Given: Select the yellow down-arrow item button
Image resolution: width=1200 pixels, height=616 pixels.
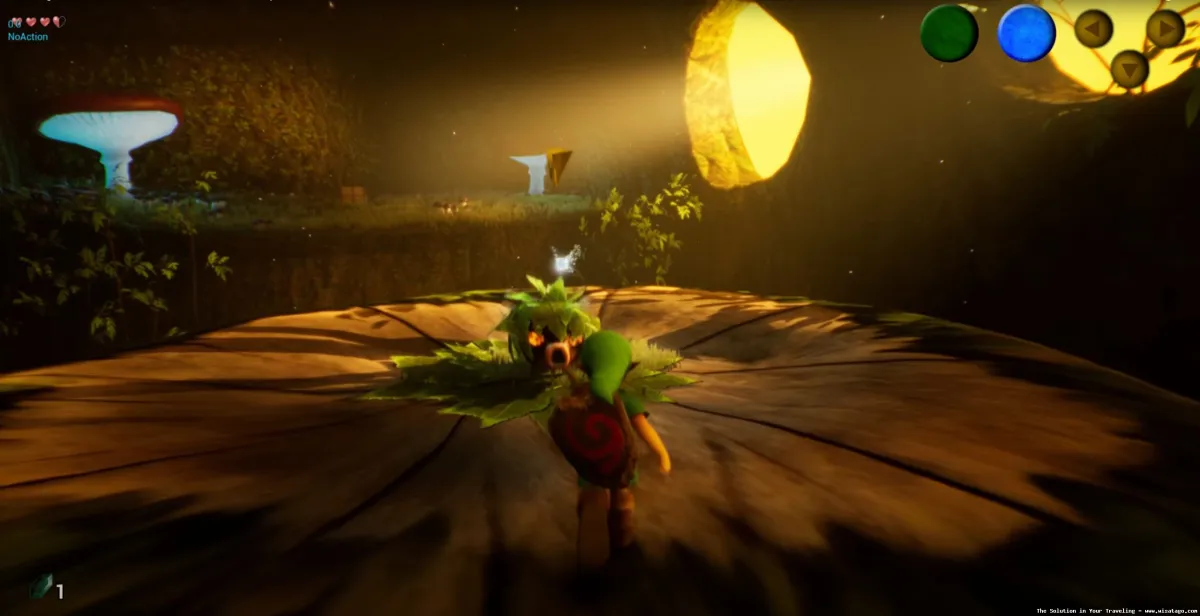Looking at the screenshot, I should pos(1129,69).
